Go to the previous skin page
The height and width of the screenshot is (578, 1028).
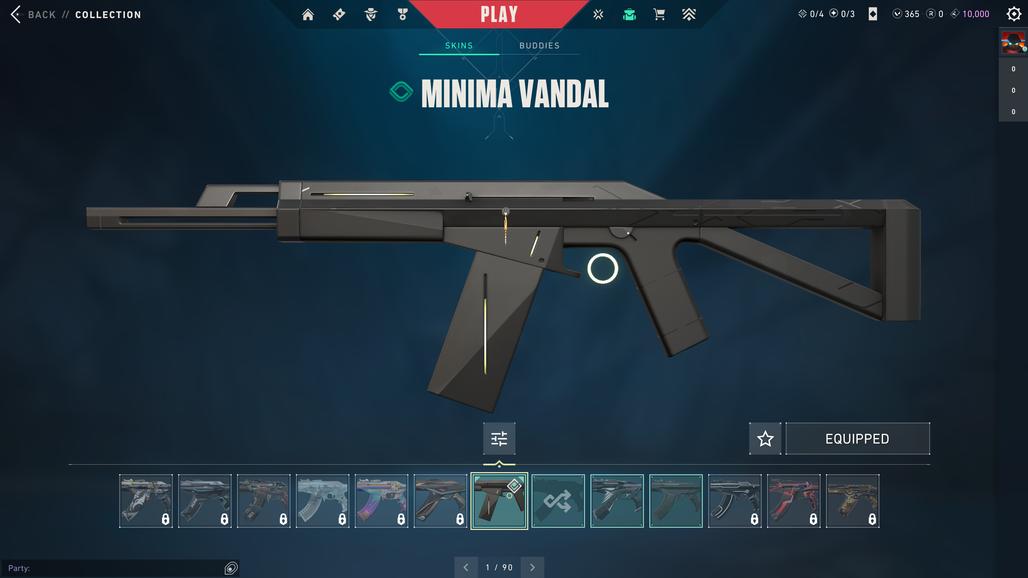(466, 567)
